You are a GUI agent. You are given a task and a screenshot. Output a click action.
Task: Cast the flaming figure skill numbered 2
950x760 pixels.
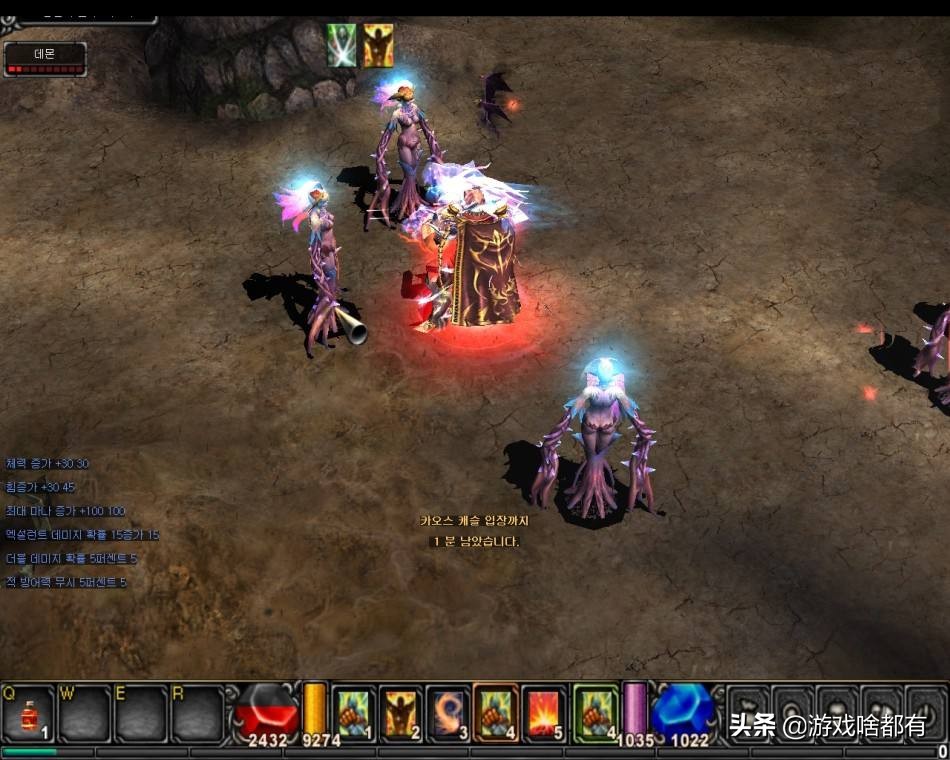click(x=401, y=713)
